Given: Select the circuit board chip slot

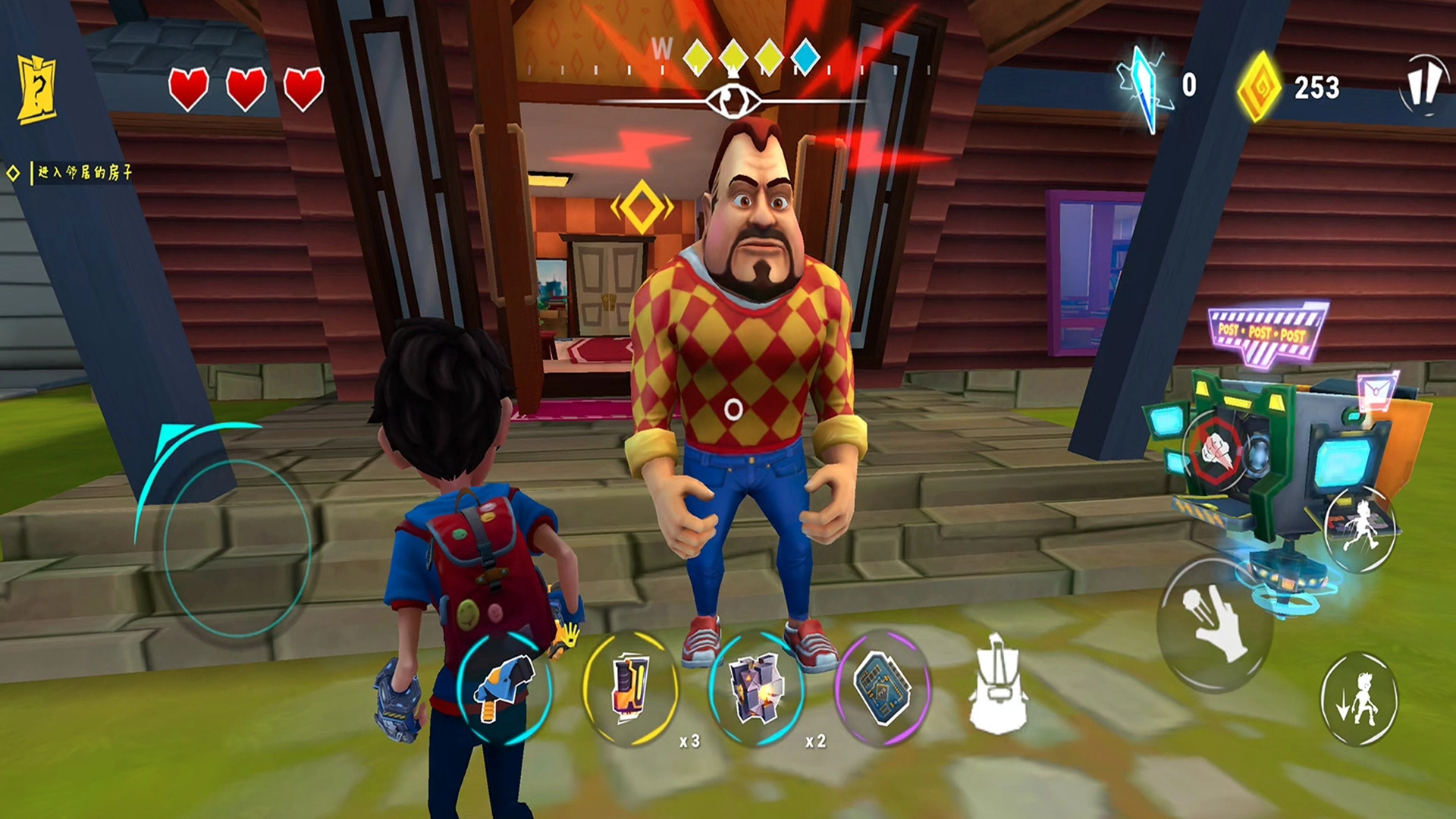Looking at the screenshot, I should pos(882,687).
